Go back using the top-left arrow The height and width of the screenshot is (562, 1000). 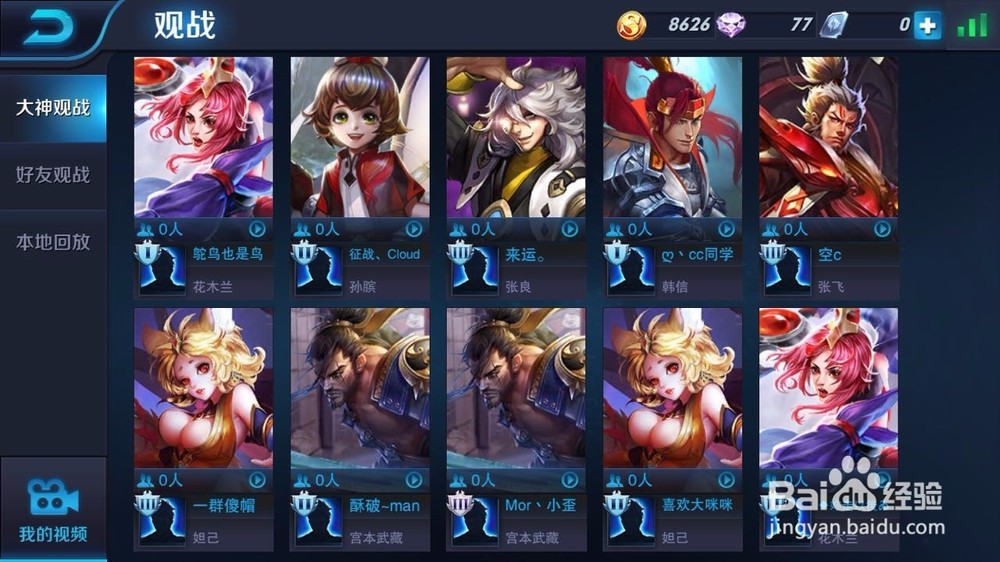pyautogui.click(x=46, y=27)
